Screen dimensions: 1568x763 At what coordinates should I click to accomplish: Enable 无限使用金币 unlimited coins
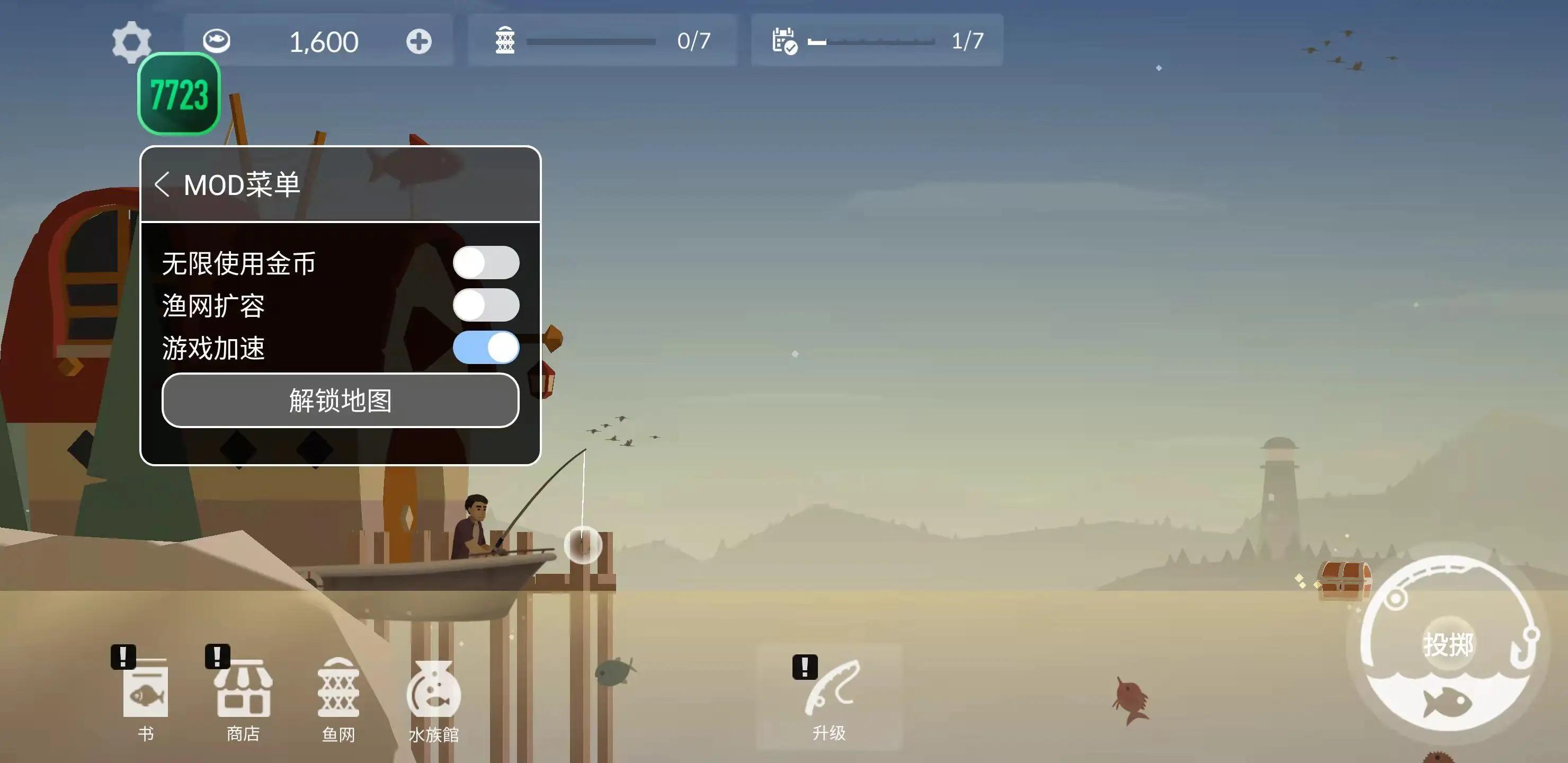(x=486, y=262)
